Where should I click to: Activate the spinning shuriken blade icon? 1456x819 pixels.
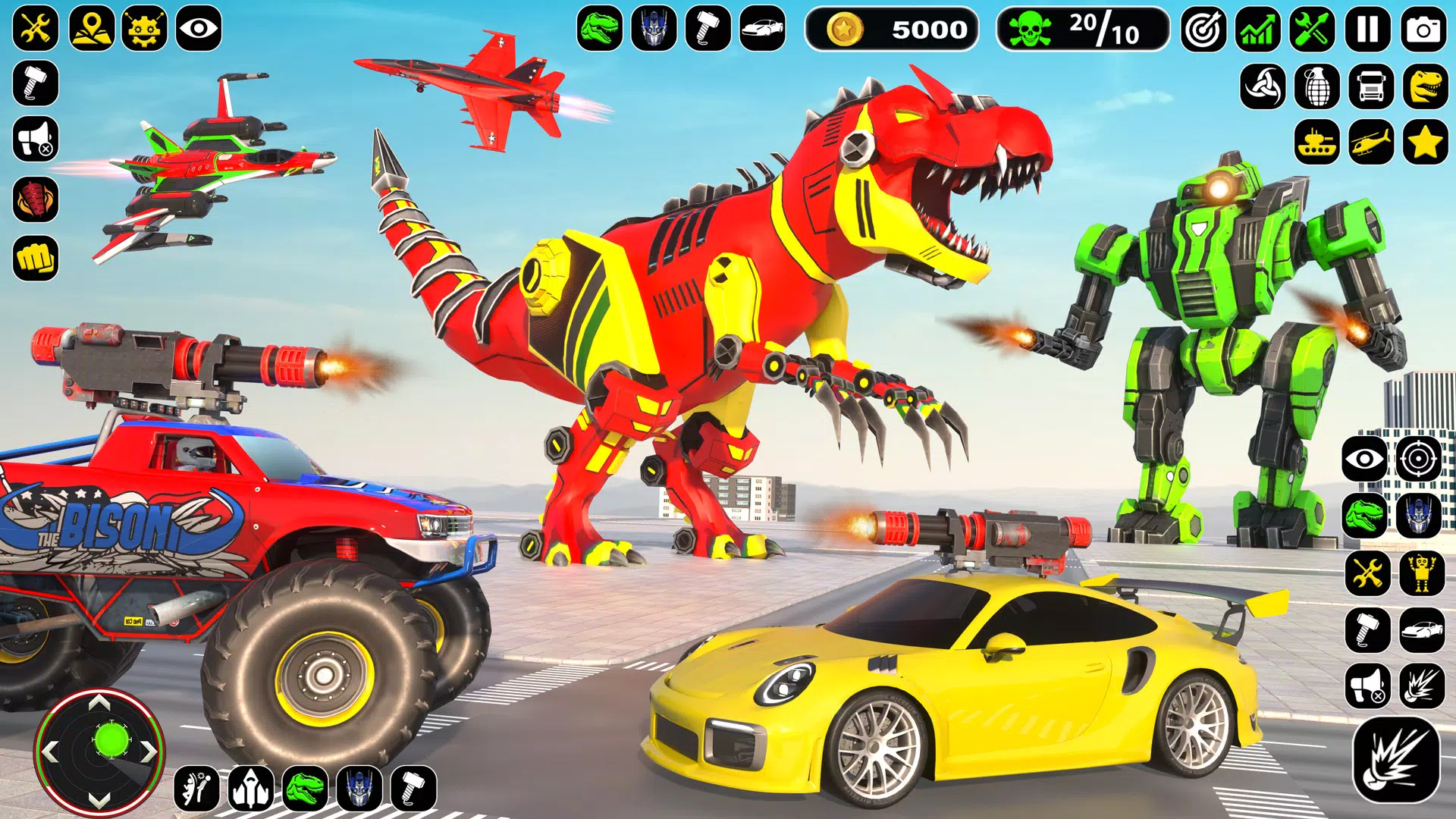[1263, 86]
